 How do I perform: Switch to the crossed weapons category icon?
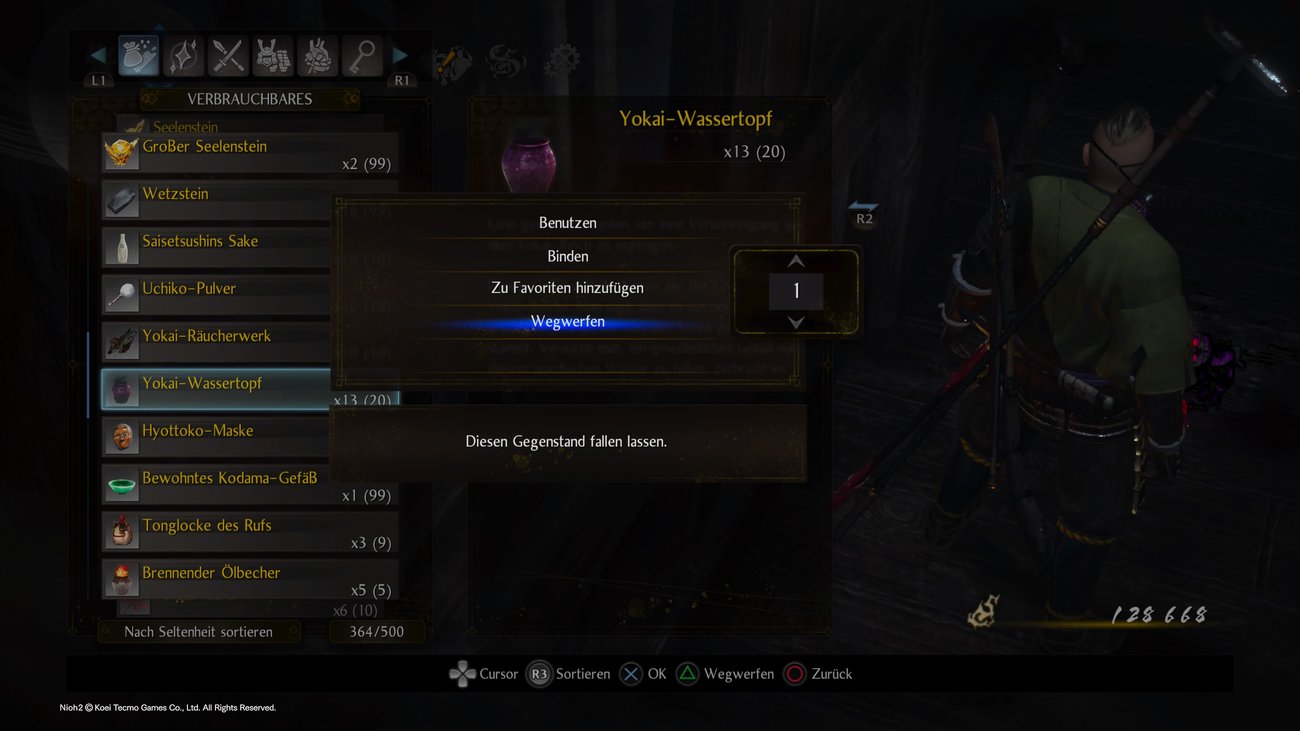click(x=228, y=56)
